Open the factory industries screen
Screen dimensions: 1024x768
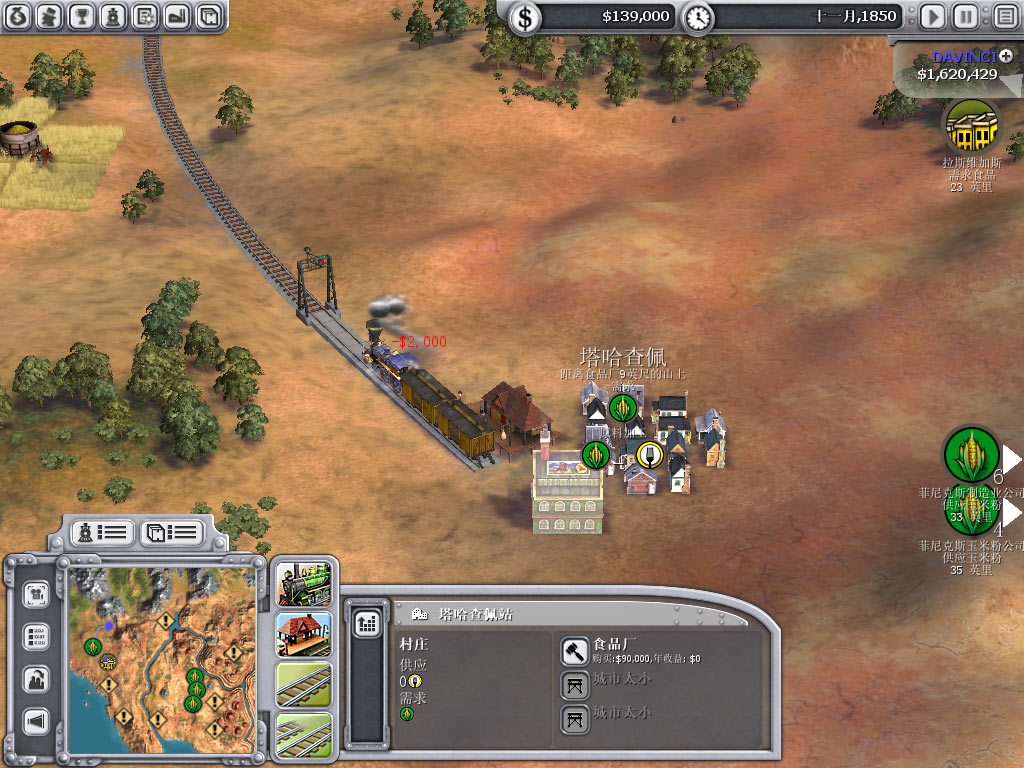(176, 16)
